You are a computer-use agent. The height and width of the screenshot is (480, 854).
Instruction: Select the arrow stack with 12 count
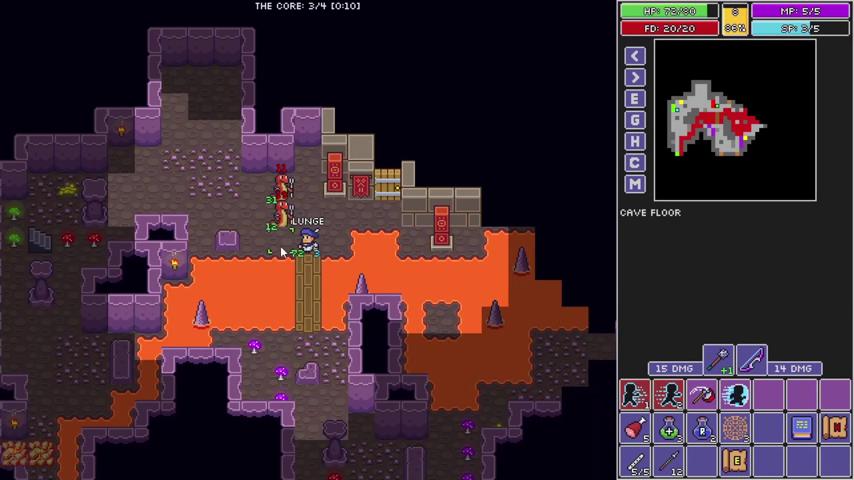click(x=668, y=461)
